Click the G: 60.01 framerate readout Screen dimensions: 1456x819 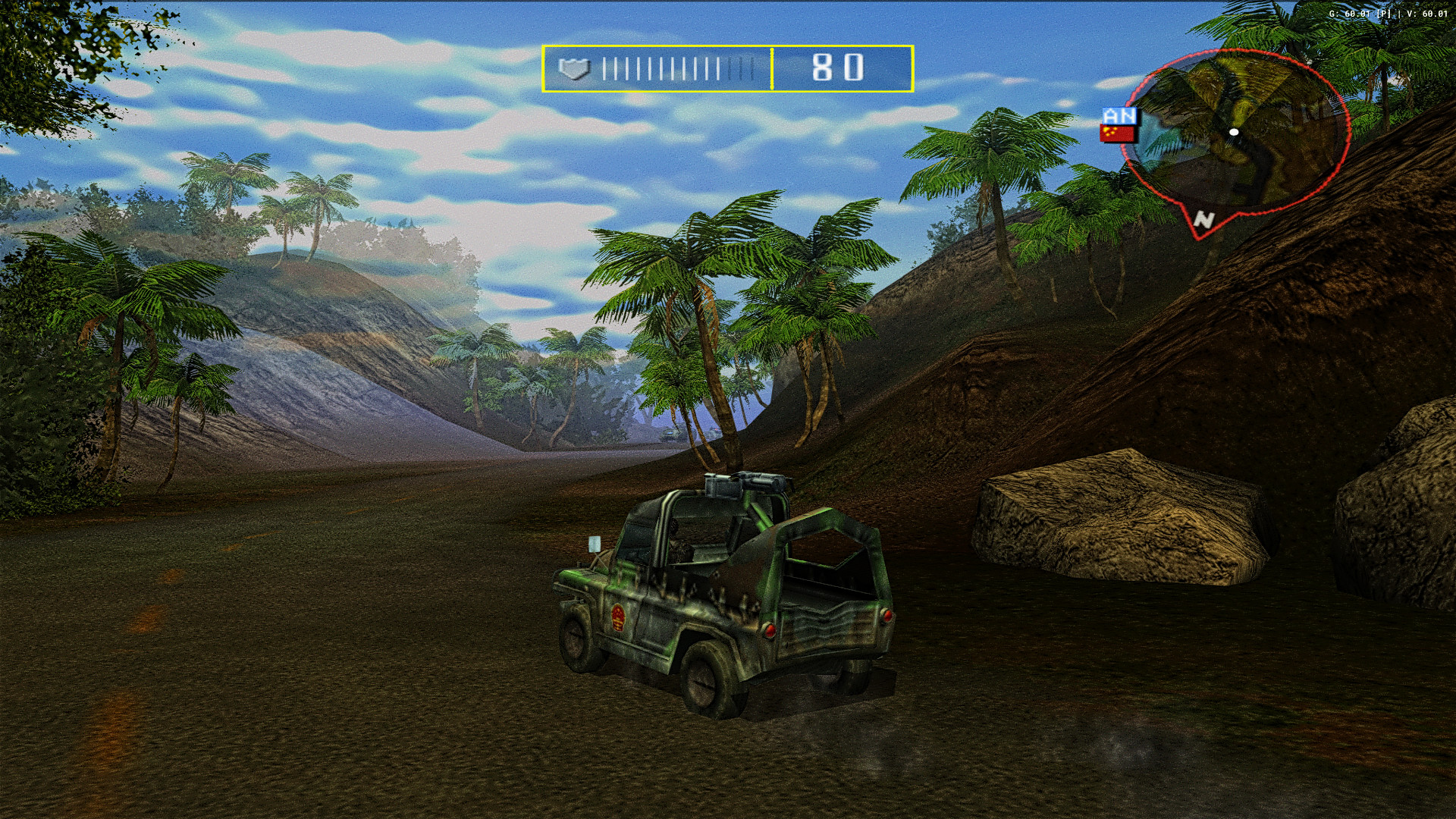1350,14
